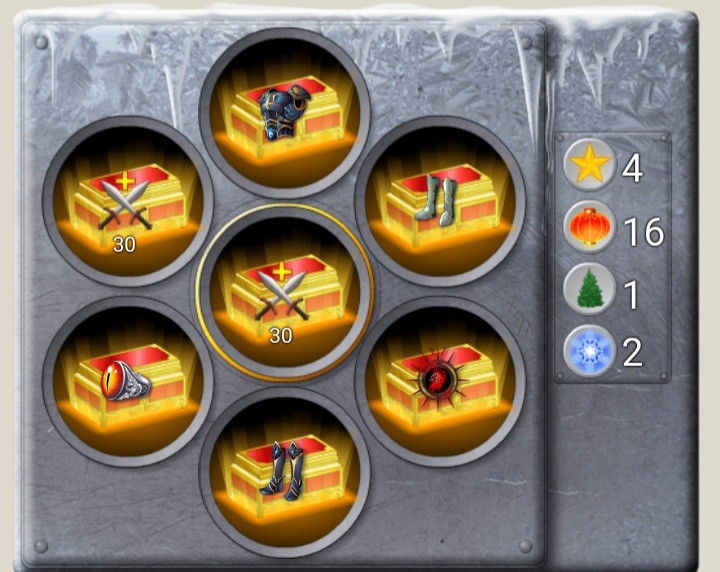The width and height of the screenshot is (720, 572).
Task: Select the chest with dark chest armor
Action: (x=284, y=112)
